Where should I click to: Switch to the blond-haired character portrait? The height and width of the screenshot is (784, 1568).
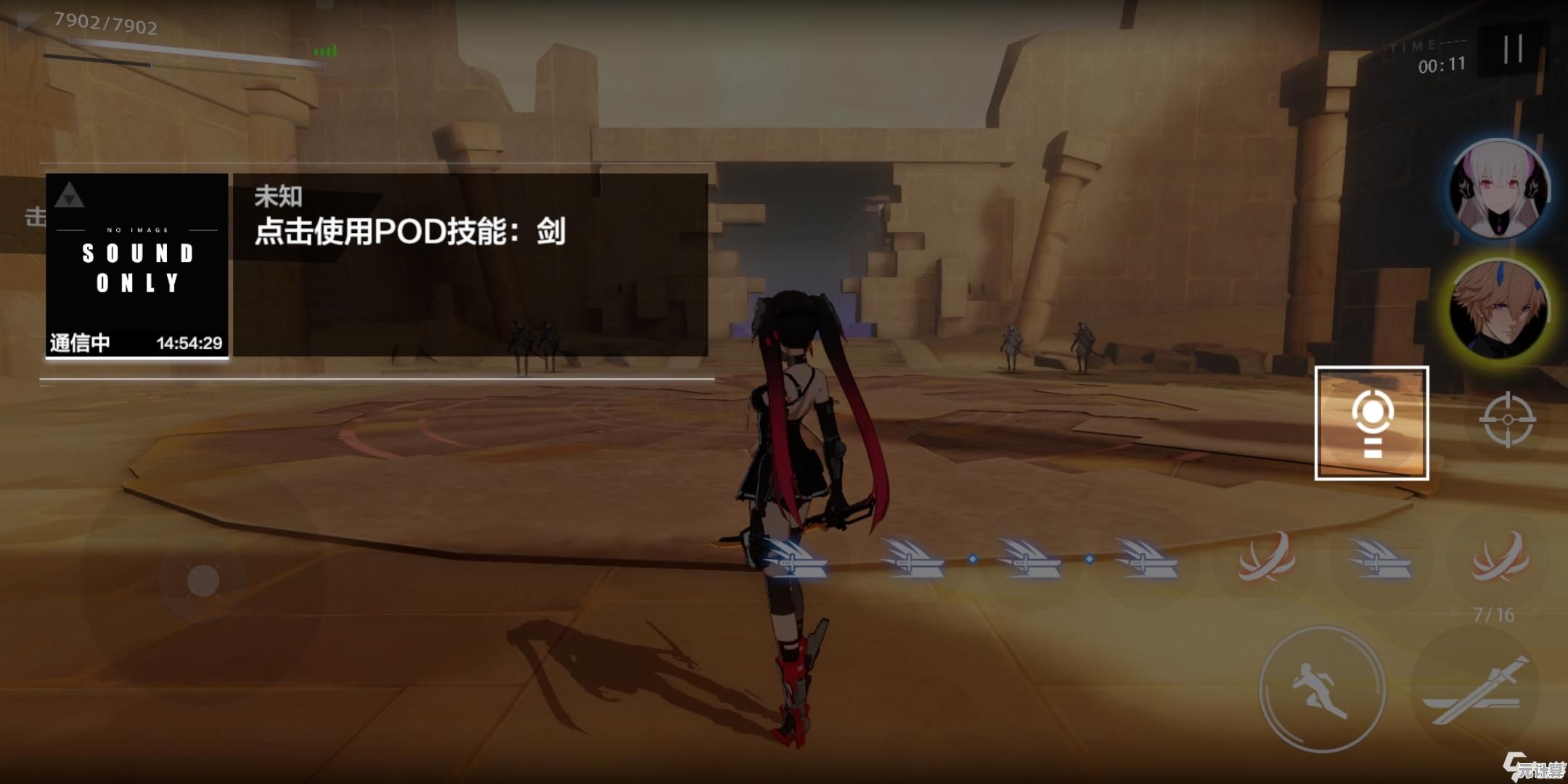(x=1498, y=309)
